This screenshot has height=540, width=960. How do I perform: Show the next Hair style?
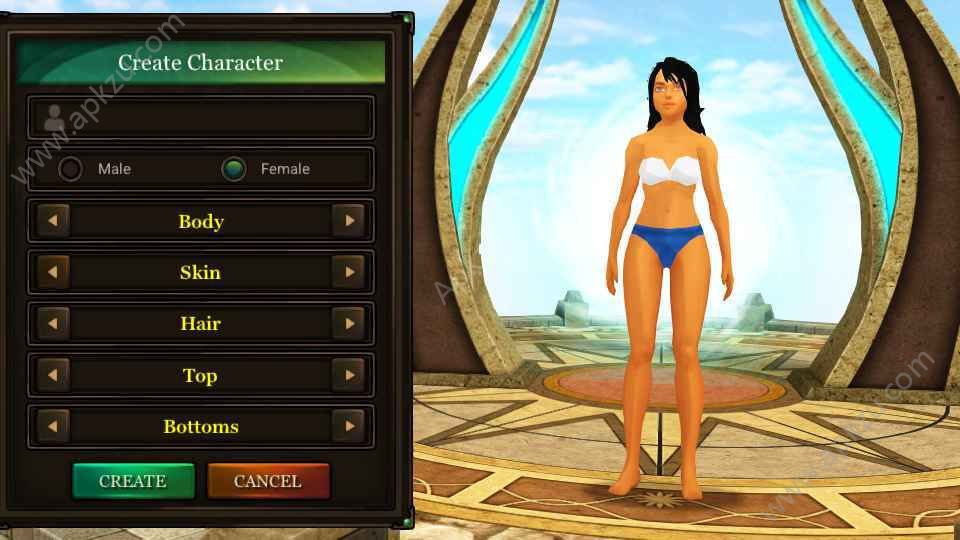tap(348, 324)
